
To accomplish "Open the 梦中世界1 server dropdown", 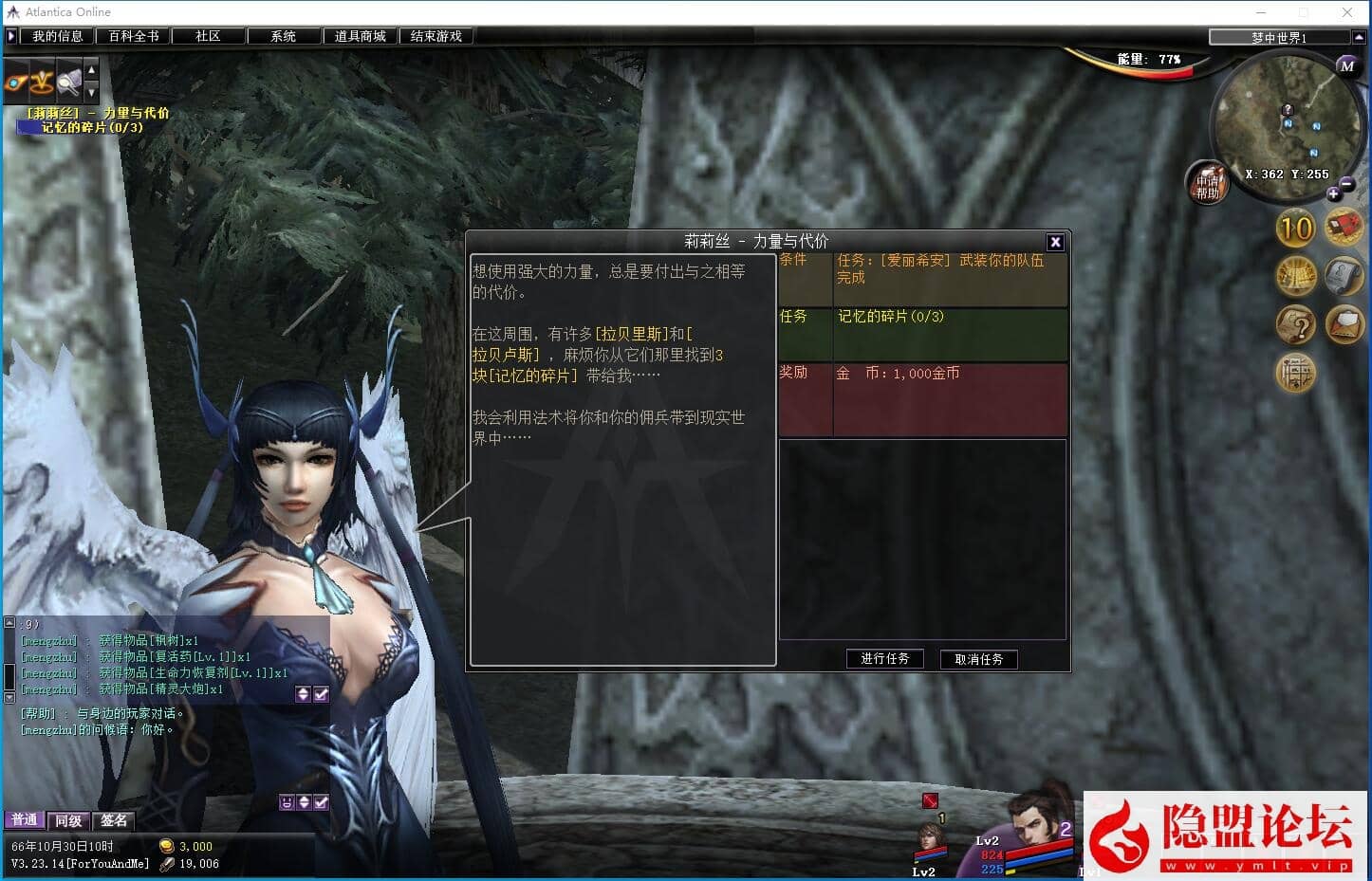I will click(1279, 38).
